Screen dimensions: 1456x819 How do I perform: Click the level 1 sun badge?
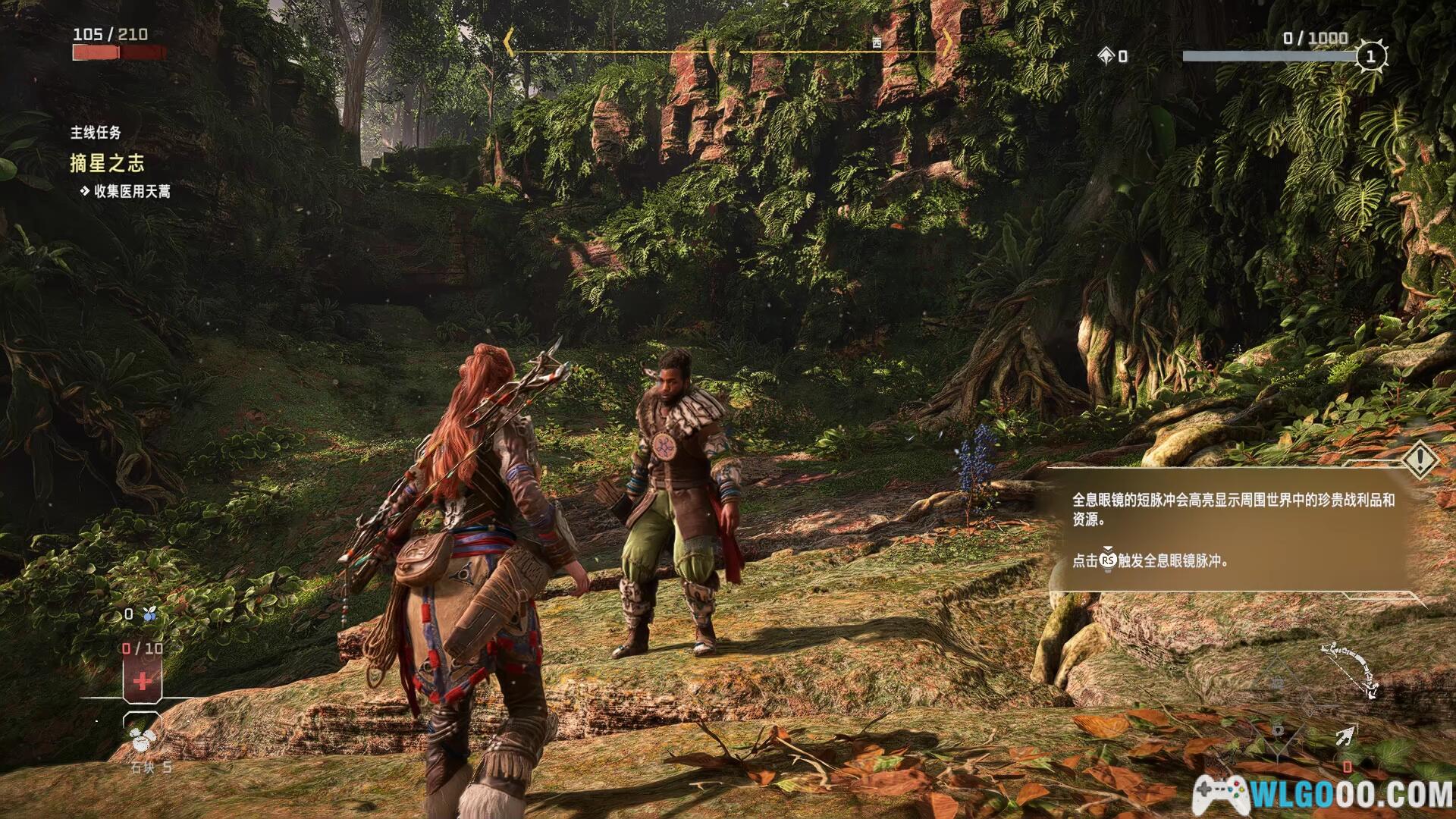pos(1370,56)
